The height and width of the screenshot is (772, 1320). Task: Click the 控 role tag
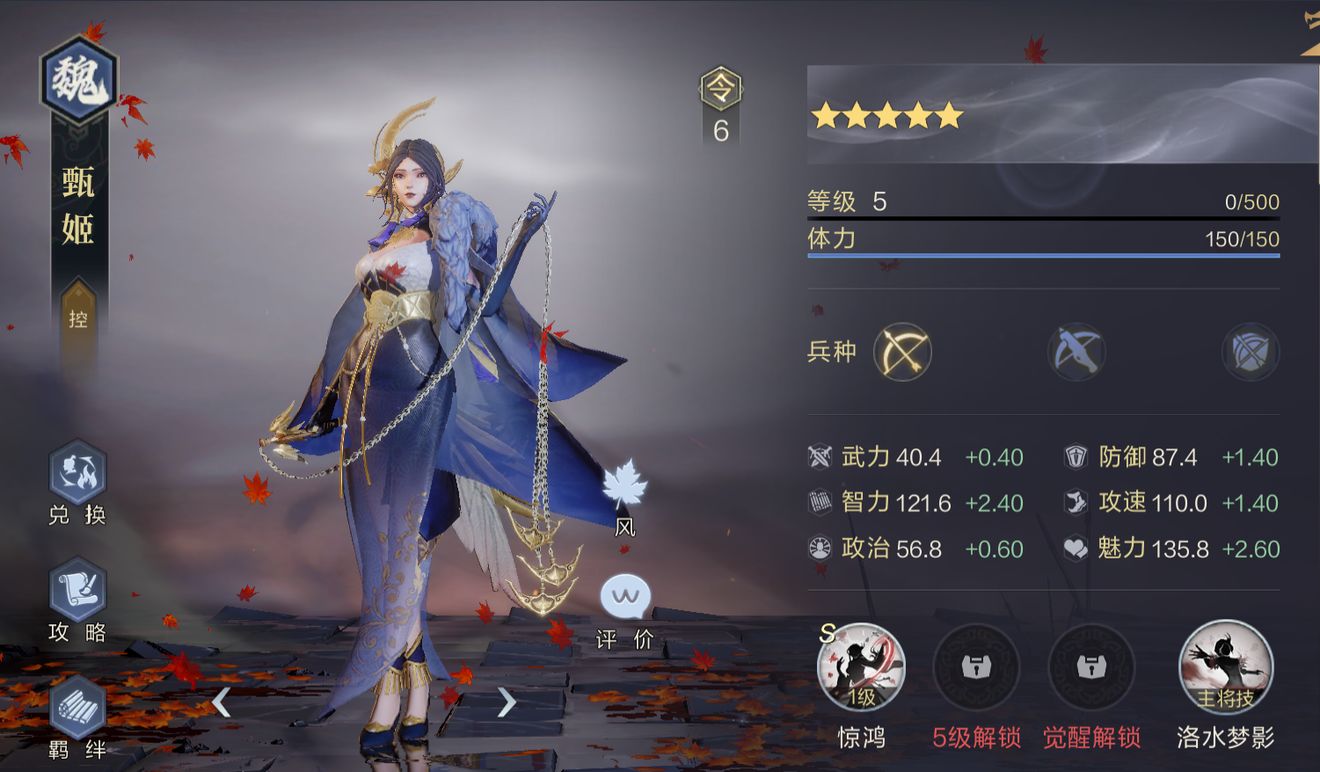coord(79,320)
